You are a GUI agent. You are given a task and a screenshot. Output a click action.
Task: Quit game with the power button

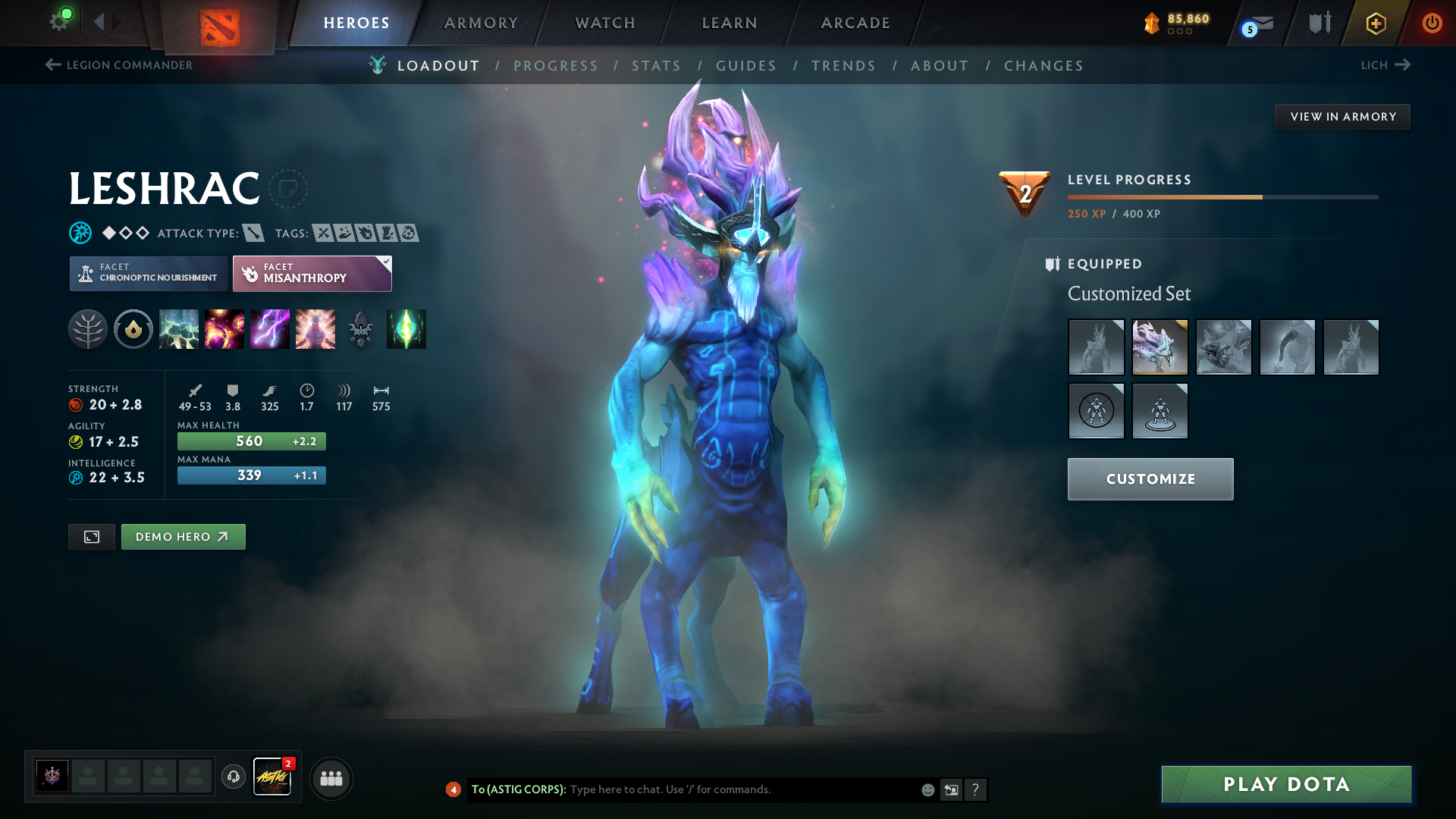pos(1432,23)
